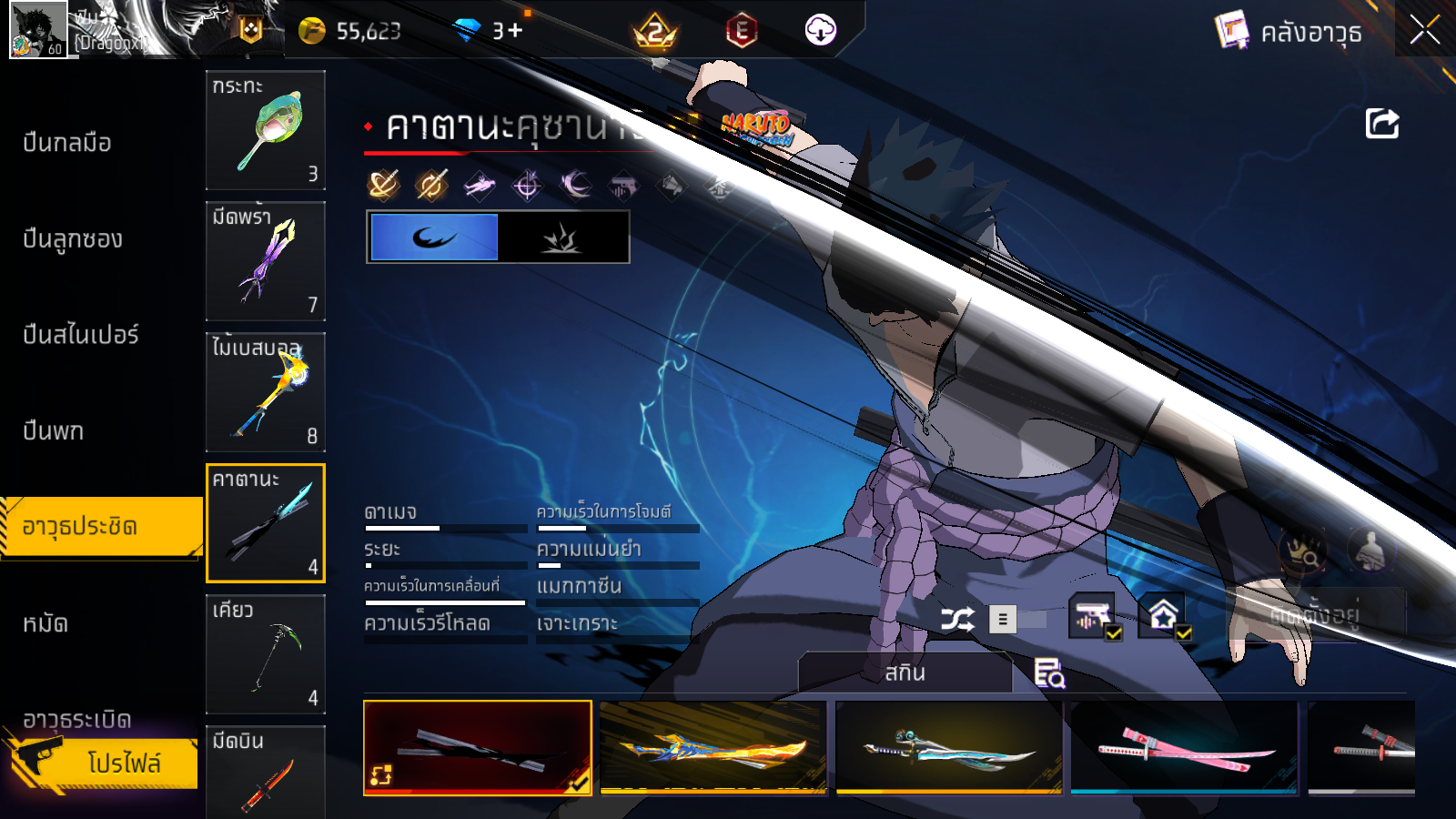
Task: Select the golden flame katana skin
Action: [713, 748]
